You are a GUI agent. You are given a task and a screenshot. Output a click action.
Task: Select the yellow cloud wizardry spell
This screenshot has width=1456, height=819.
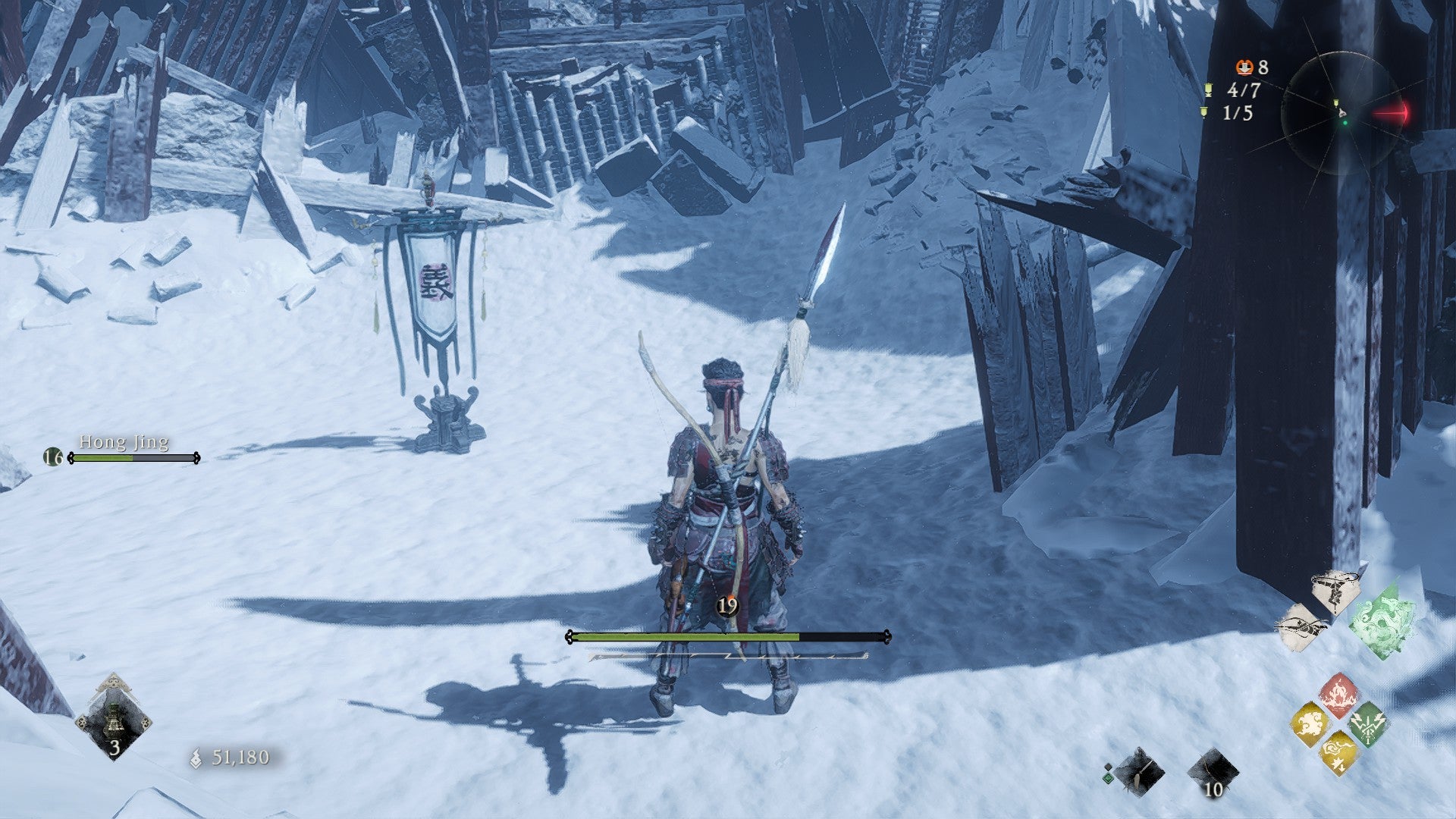click(x=1310, y=725)
